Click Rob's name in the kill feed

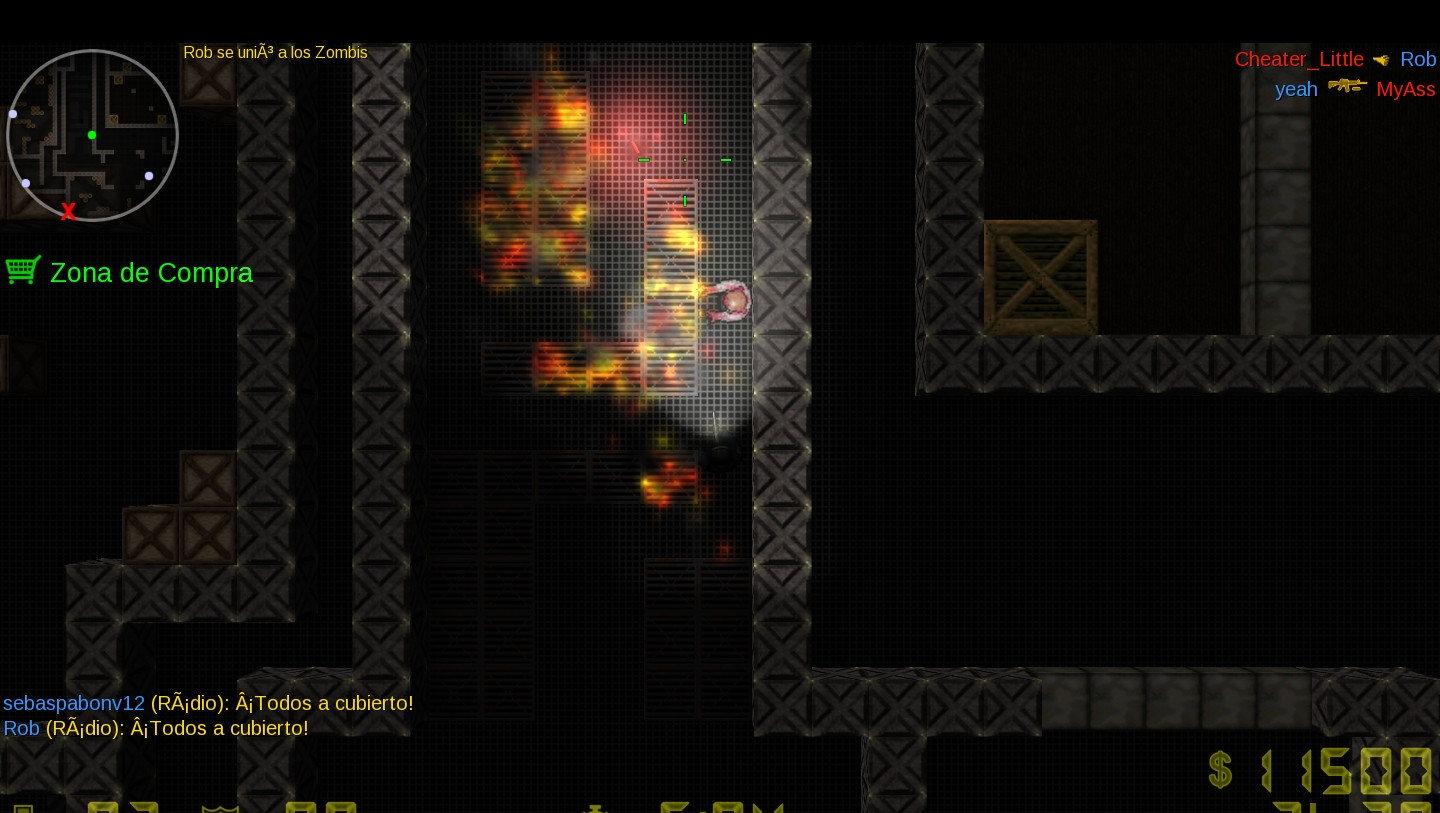pos(1419,59)
